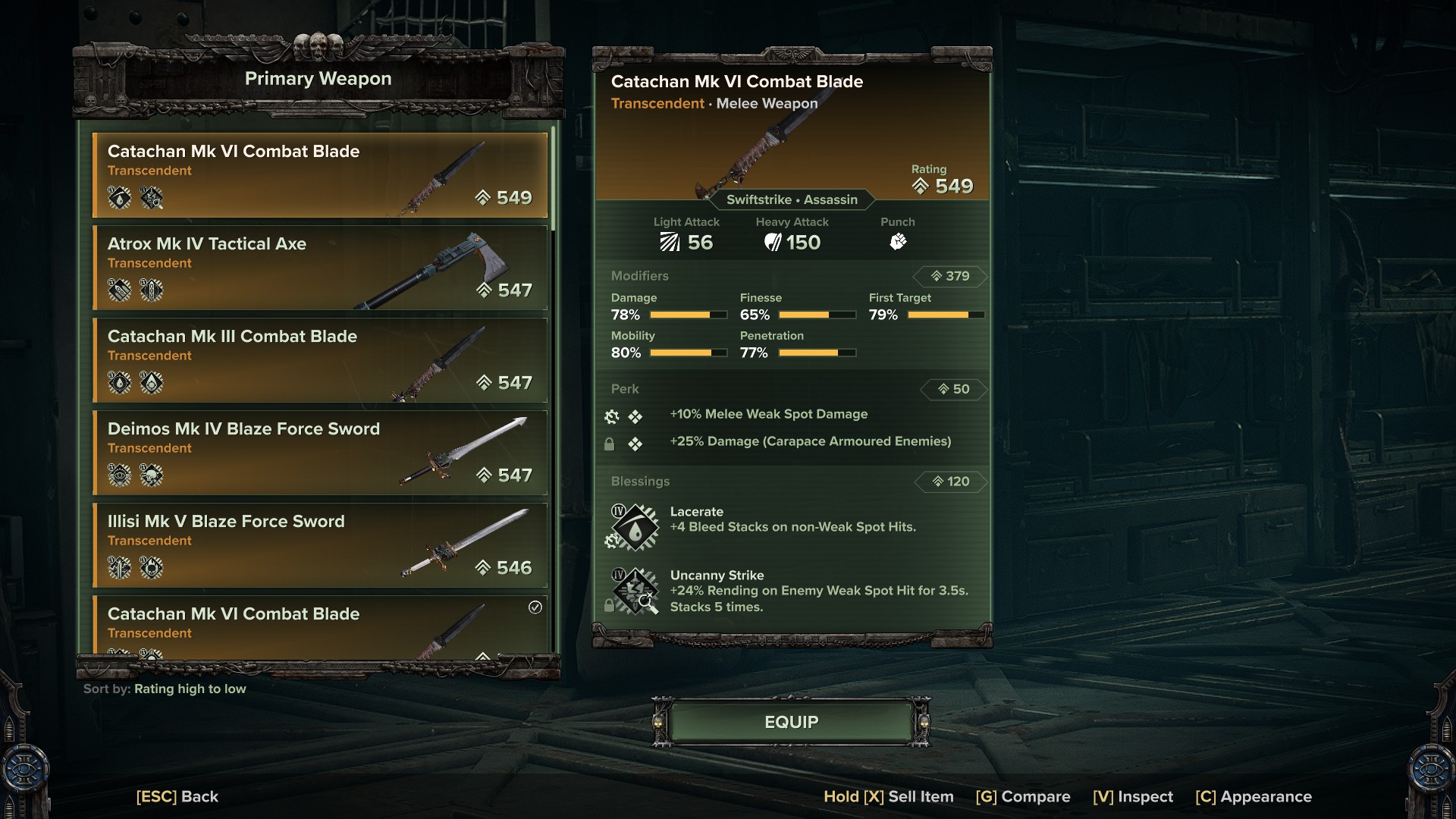Select the Deimos Mk IV Blaze Force Sword
This screenshot has width=1456, height=819.
(319, 453)
